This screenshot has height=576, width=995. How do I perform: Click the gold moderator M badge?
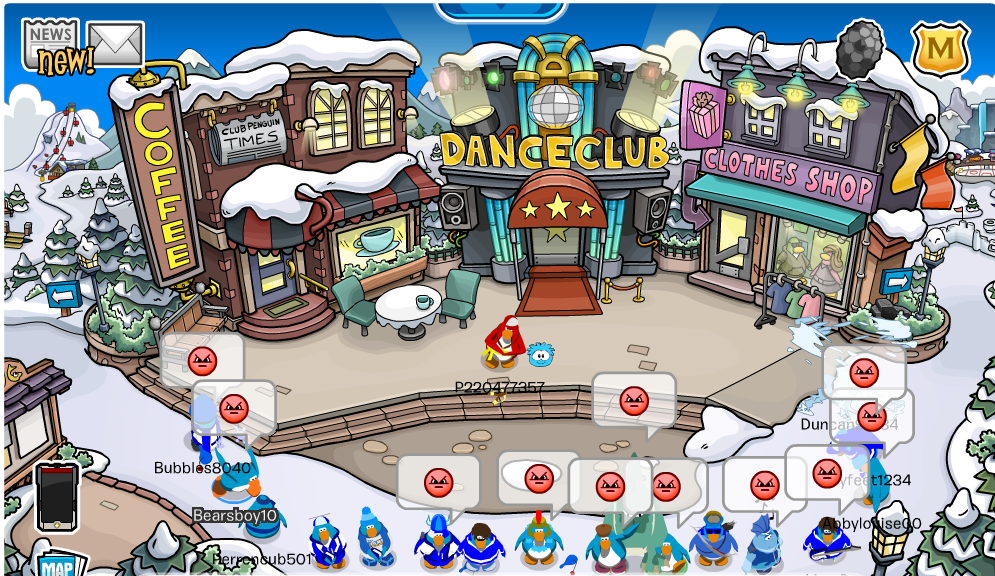pos(941,48)
